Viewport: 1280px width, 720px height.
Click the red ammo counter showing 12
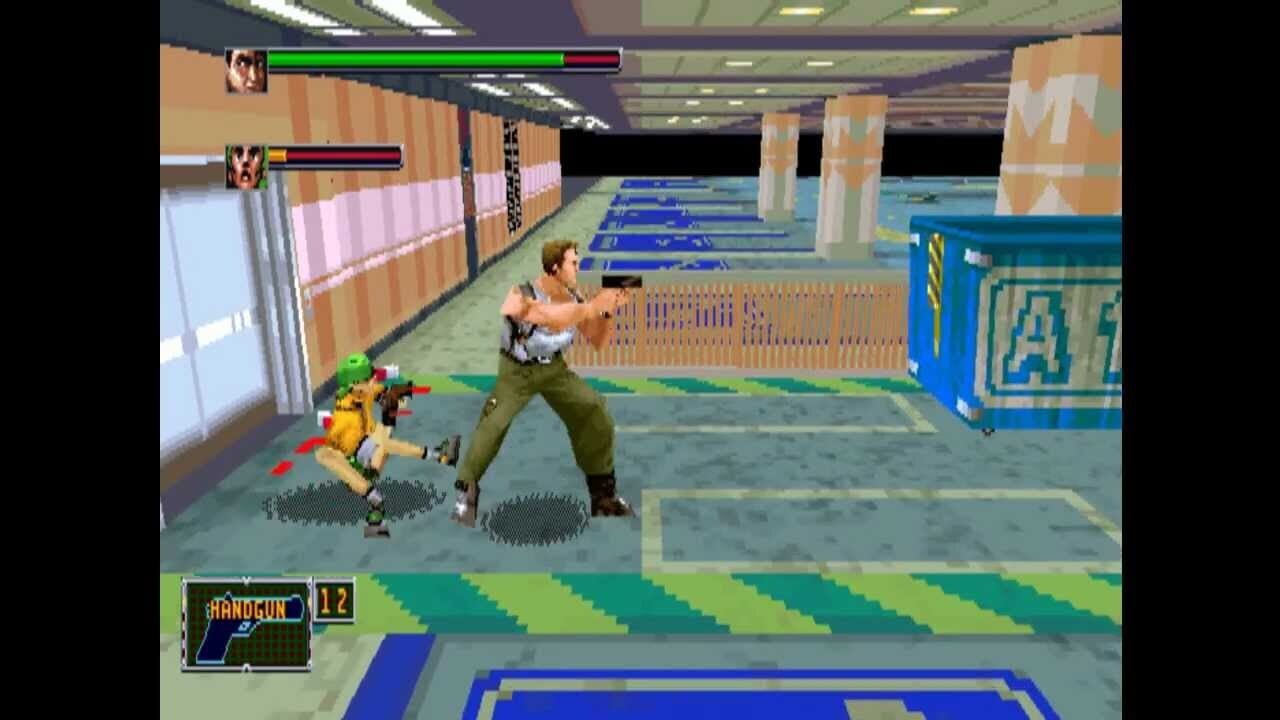[x=334, y=600]
